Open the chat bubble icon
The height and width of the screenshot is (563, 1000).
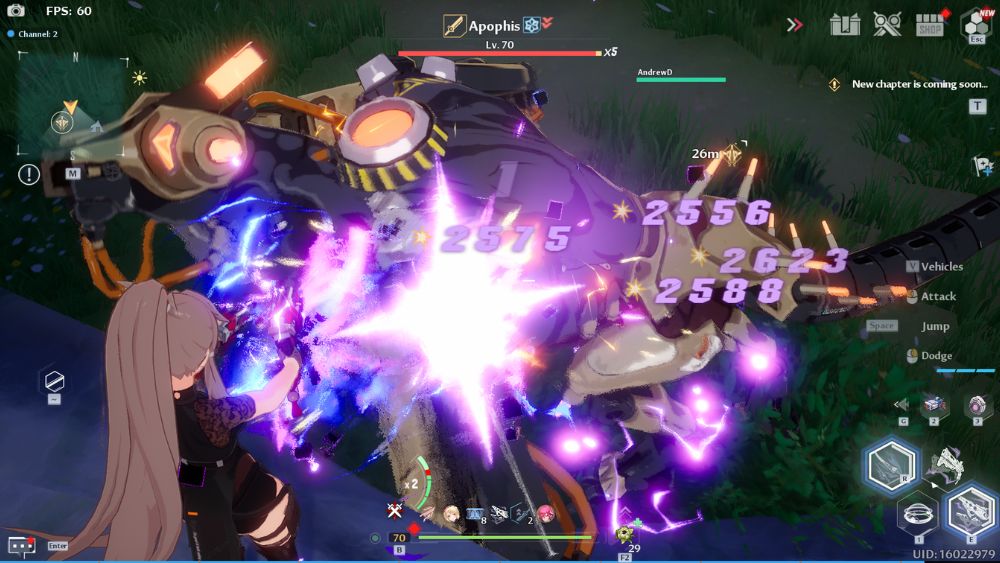[x=22, y=545]
